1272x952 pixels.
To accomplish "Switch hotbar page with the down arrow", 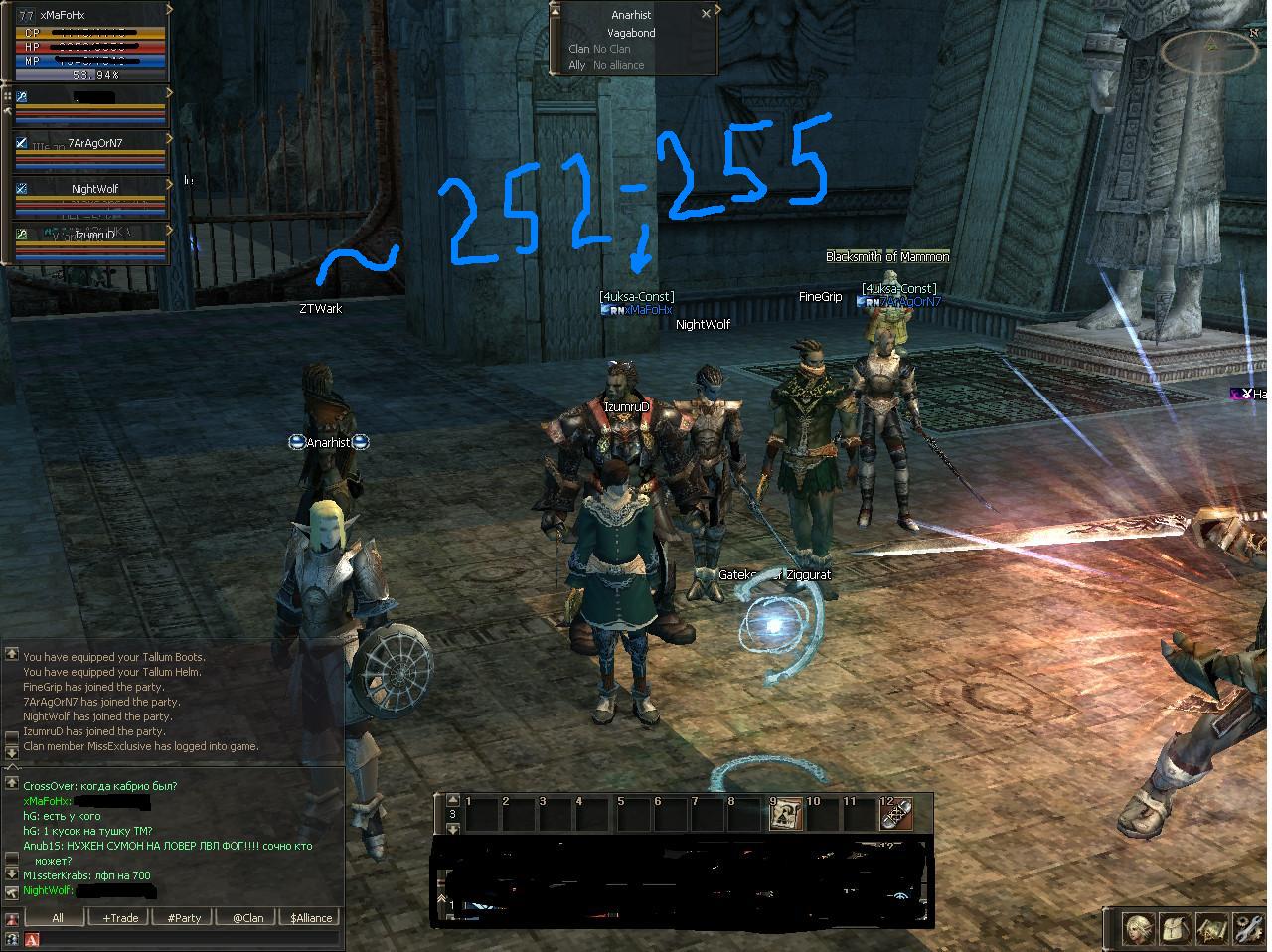I will [x=453, y=828].
